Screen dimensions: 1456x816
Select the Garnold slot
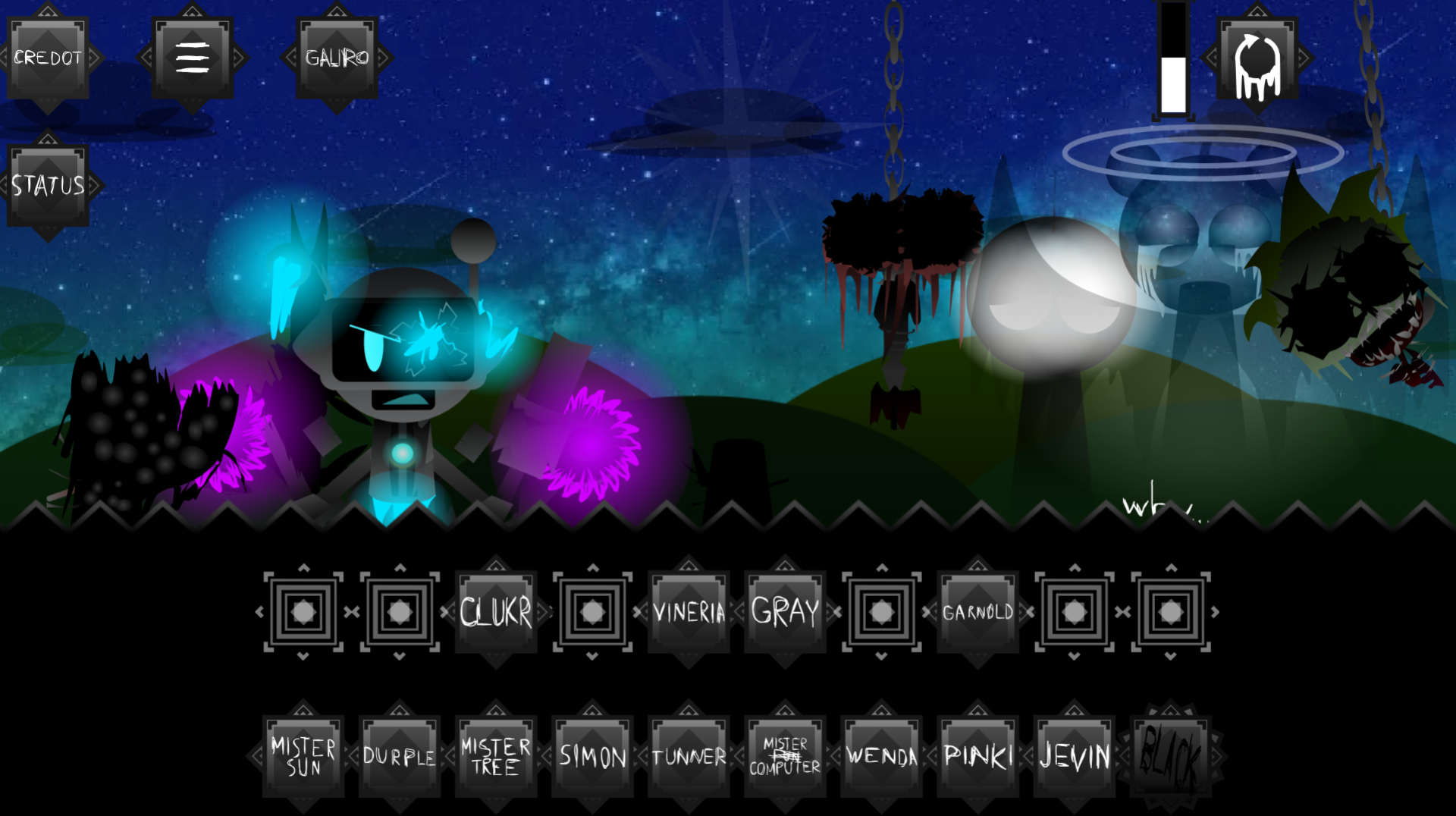(x=977, y=612)
